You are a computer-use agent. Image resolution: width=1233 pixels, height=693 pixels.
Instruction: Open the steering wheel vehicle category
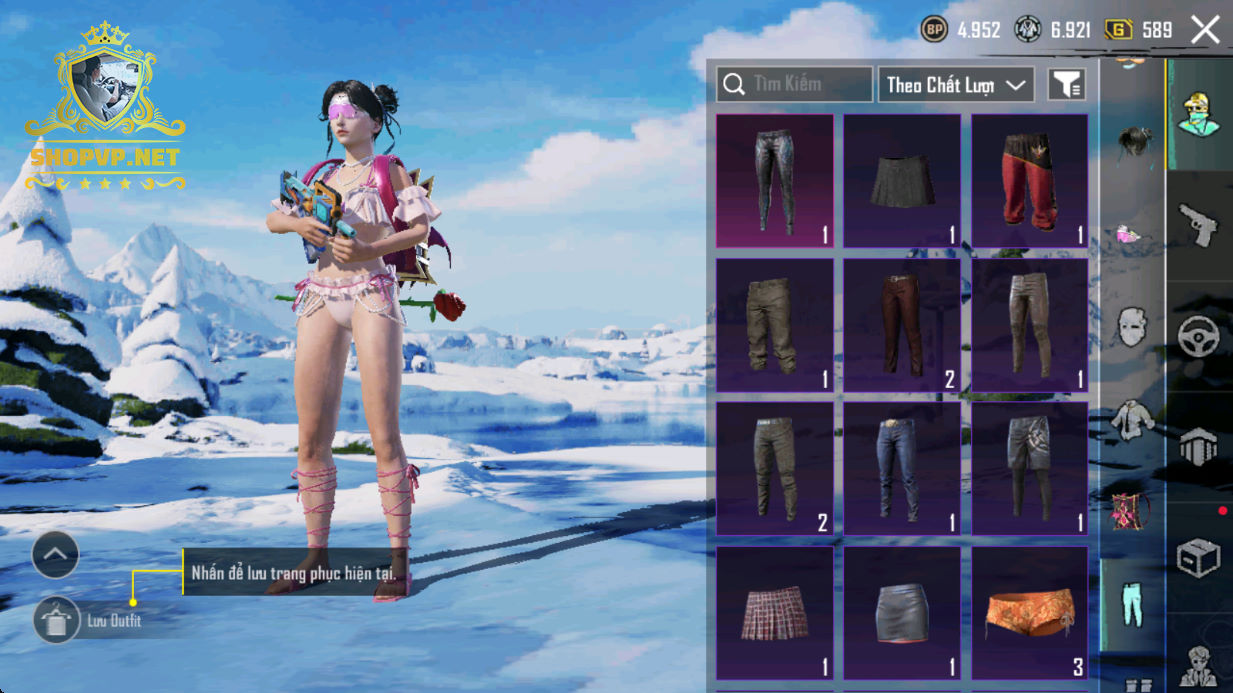(1198, 337)
